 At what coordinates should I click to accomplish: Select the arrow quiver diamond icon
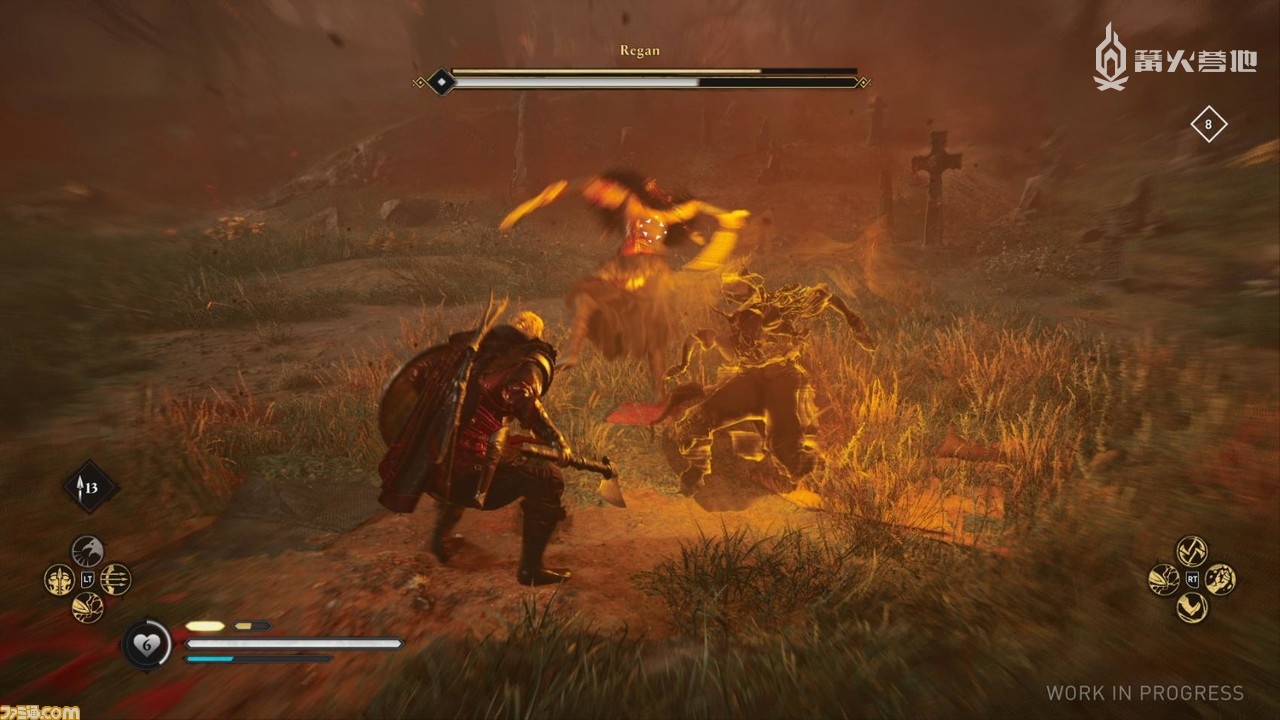[91, 488]
